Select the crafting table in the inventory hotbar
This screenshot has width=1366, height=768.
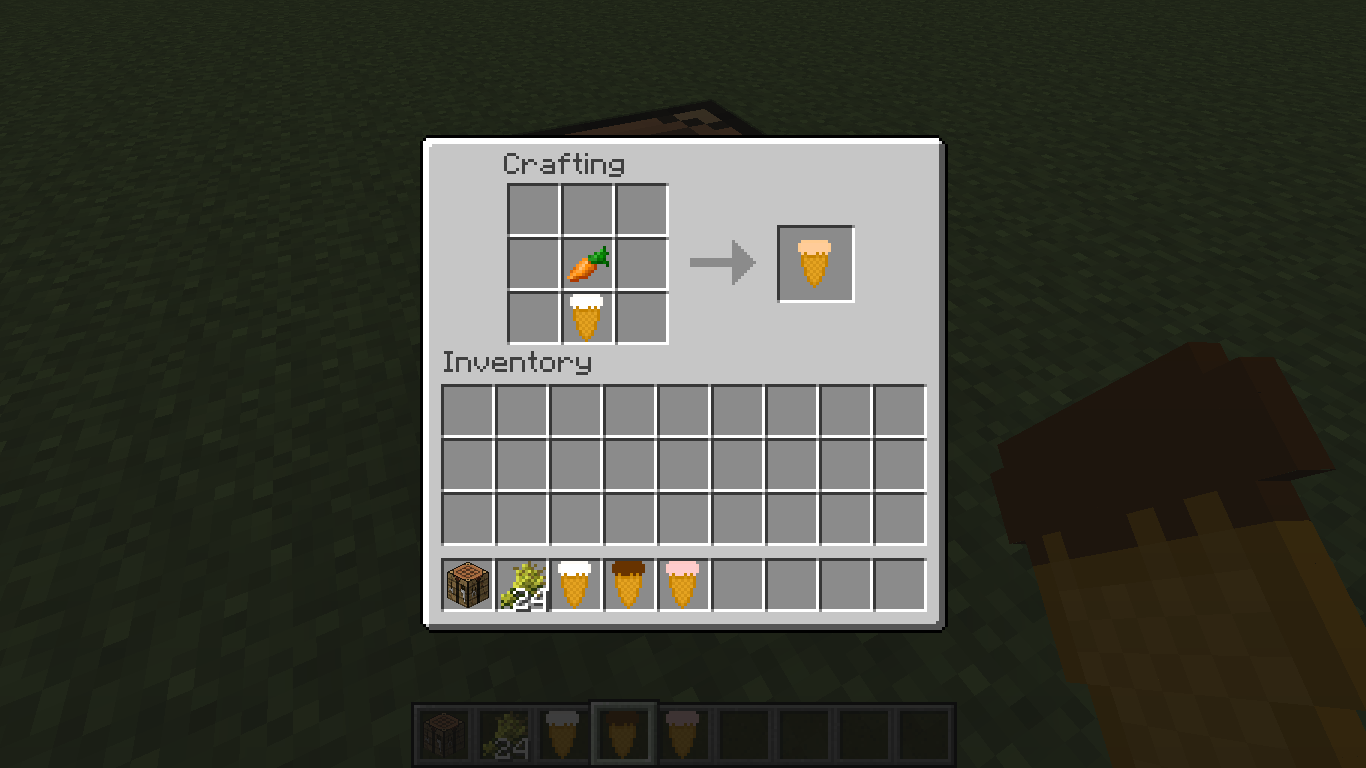466,585
